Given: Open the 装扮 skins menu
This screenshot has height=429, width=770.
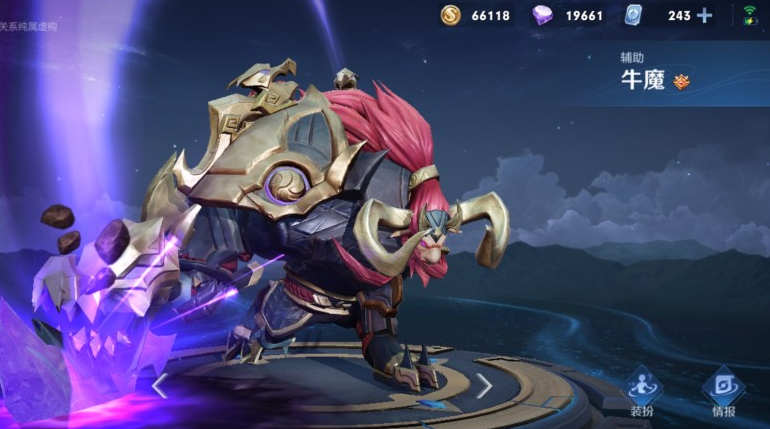Looking at the screenshot, I should point(642,392).
